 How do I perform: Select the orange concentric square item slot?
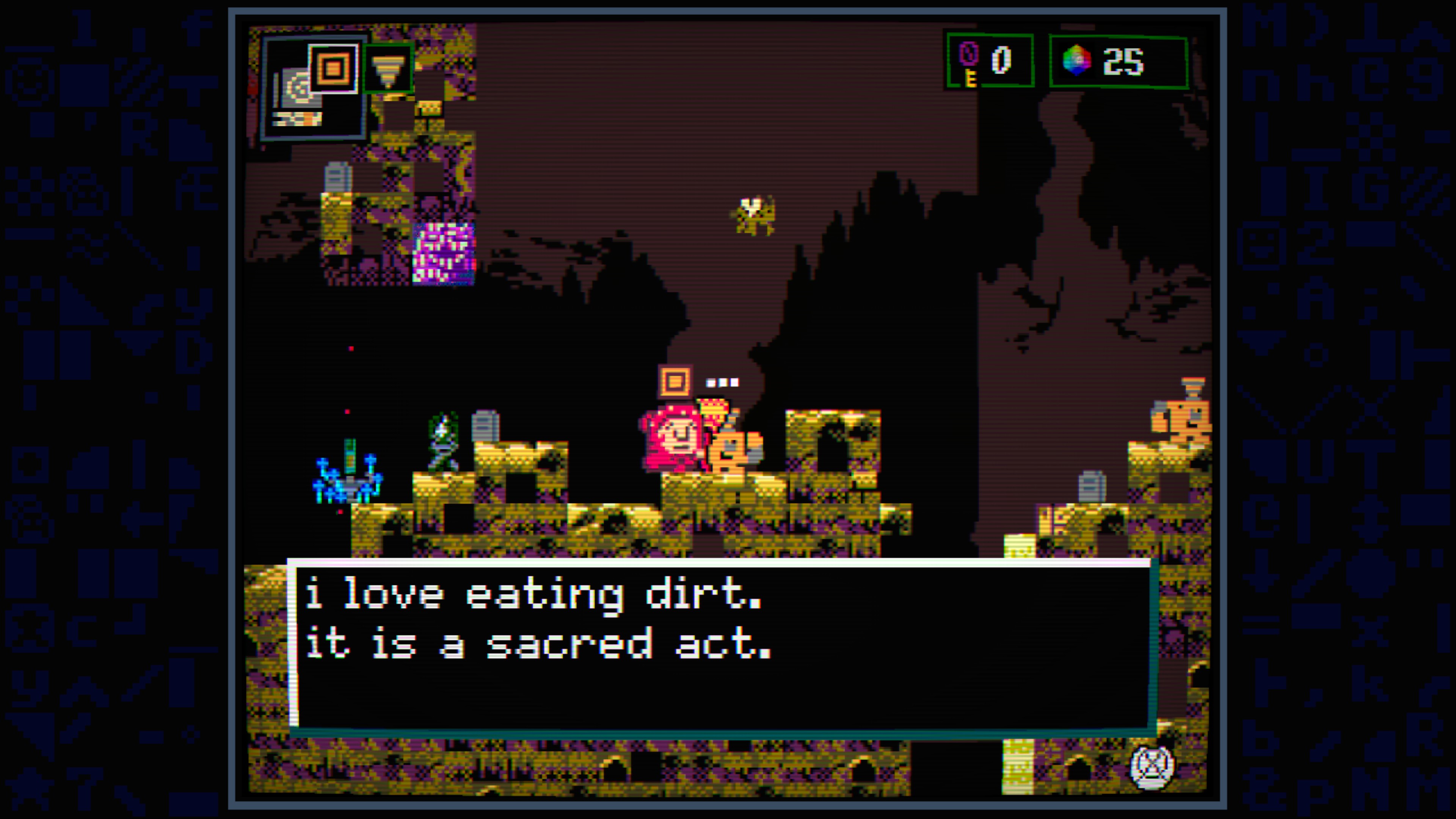(334, 69)
